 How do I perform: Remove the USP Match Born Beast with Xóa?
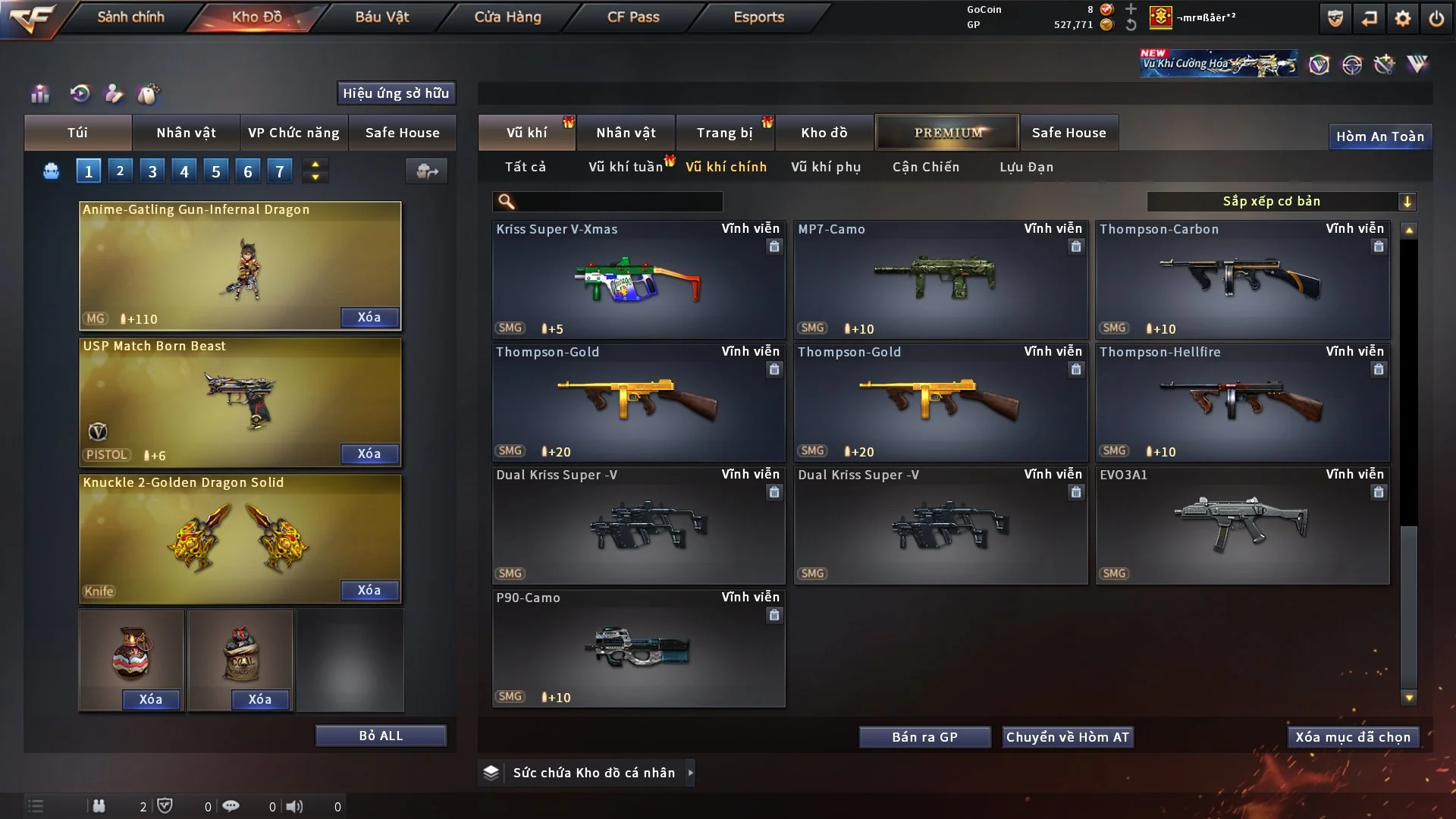coord(369,453)
